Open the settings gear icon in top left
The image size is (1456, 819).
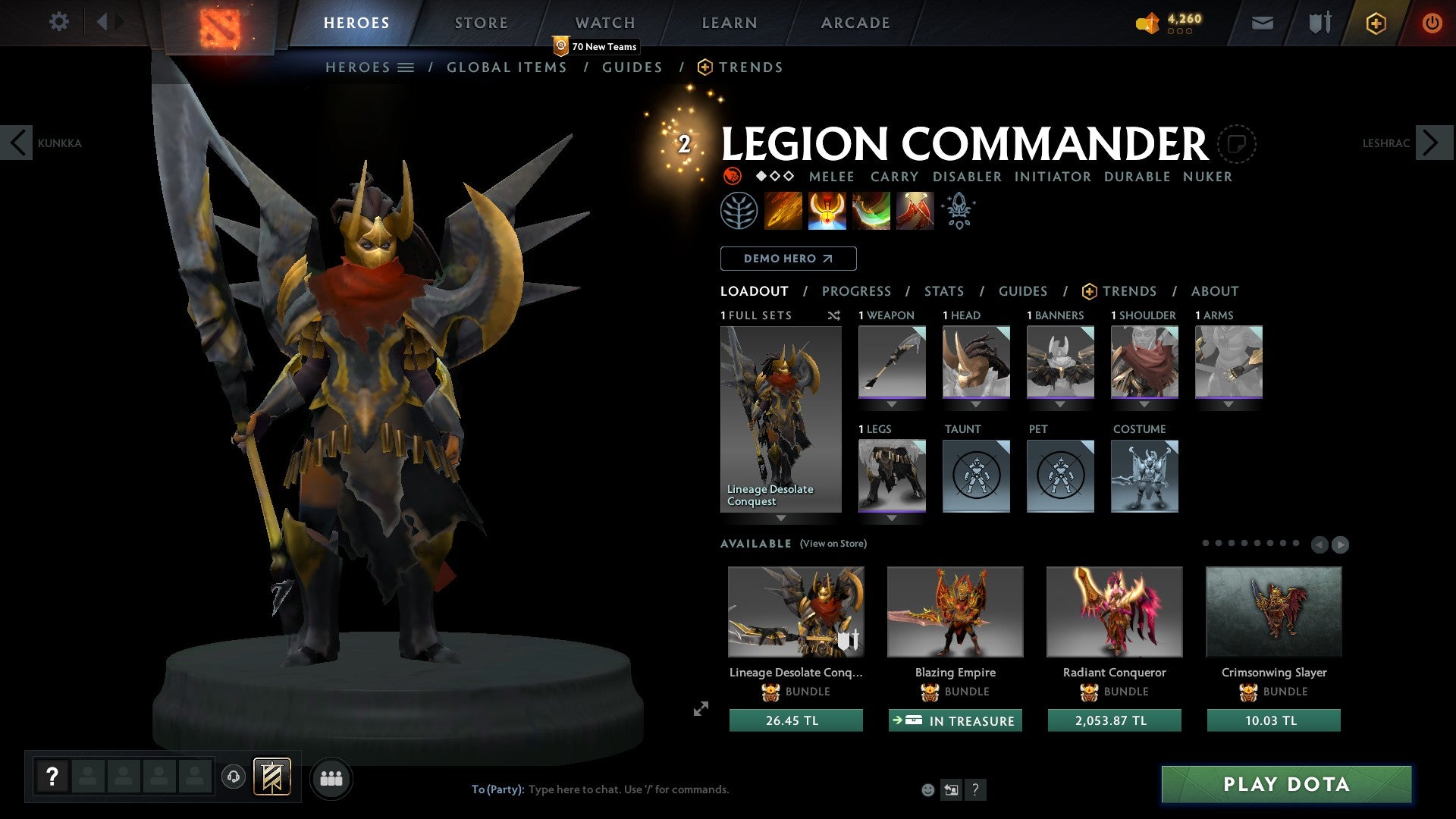point(58,22)
